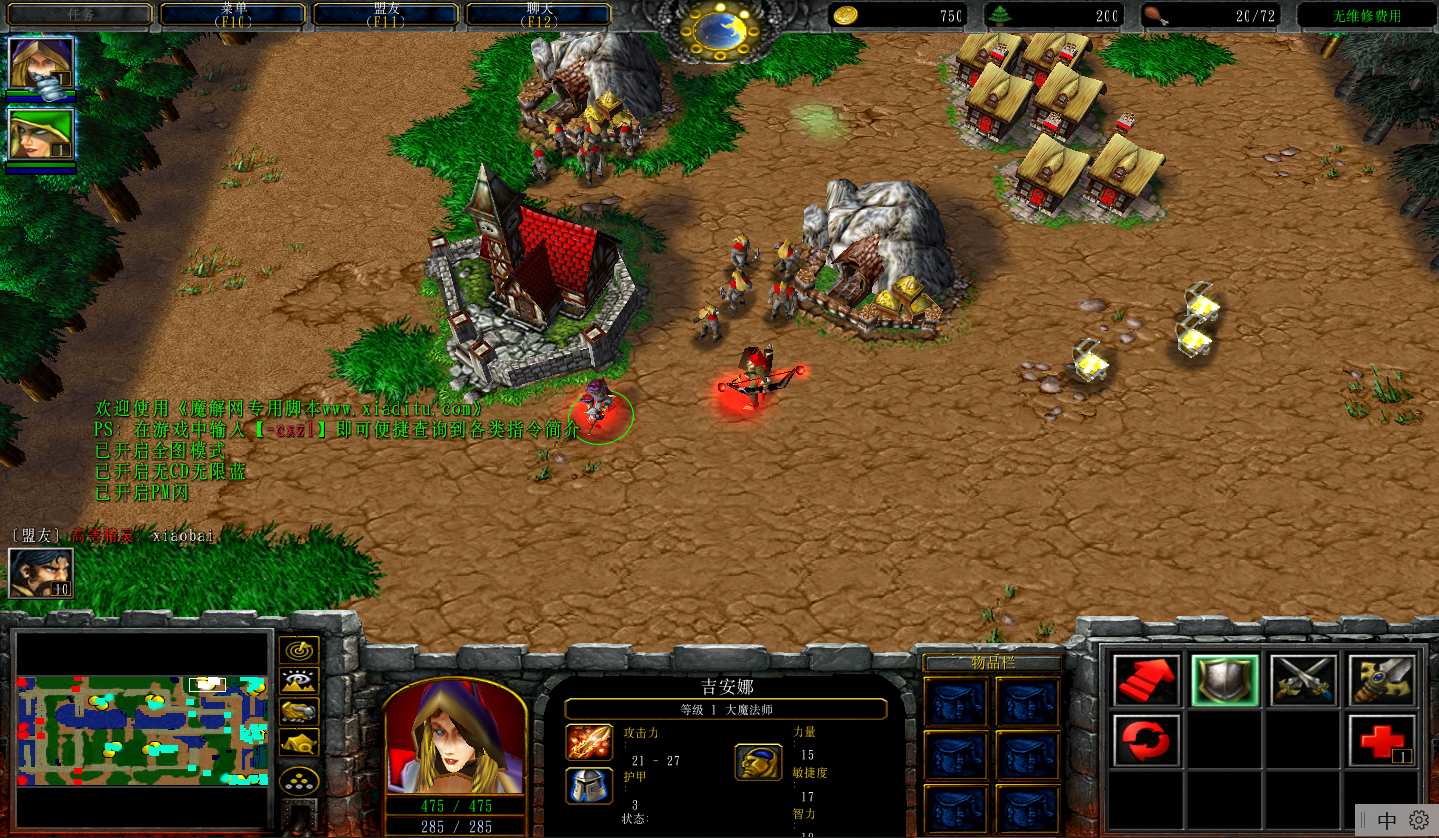Toggle the minimap terrain display button
Viewport: 1439px width, 838px height.
(299, 681)
